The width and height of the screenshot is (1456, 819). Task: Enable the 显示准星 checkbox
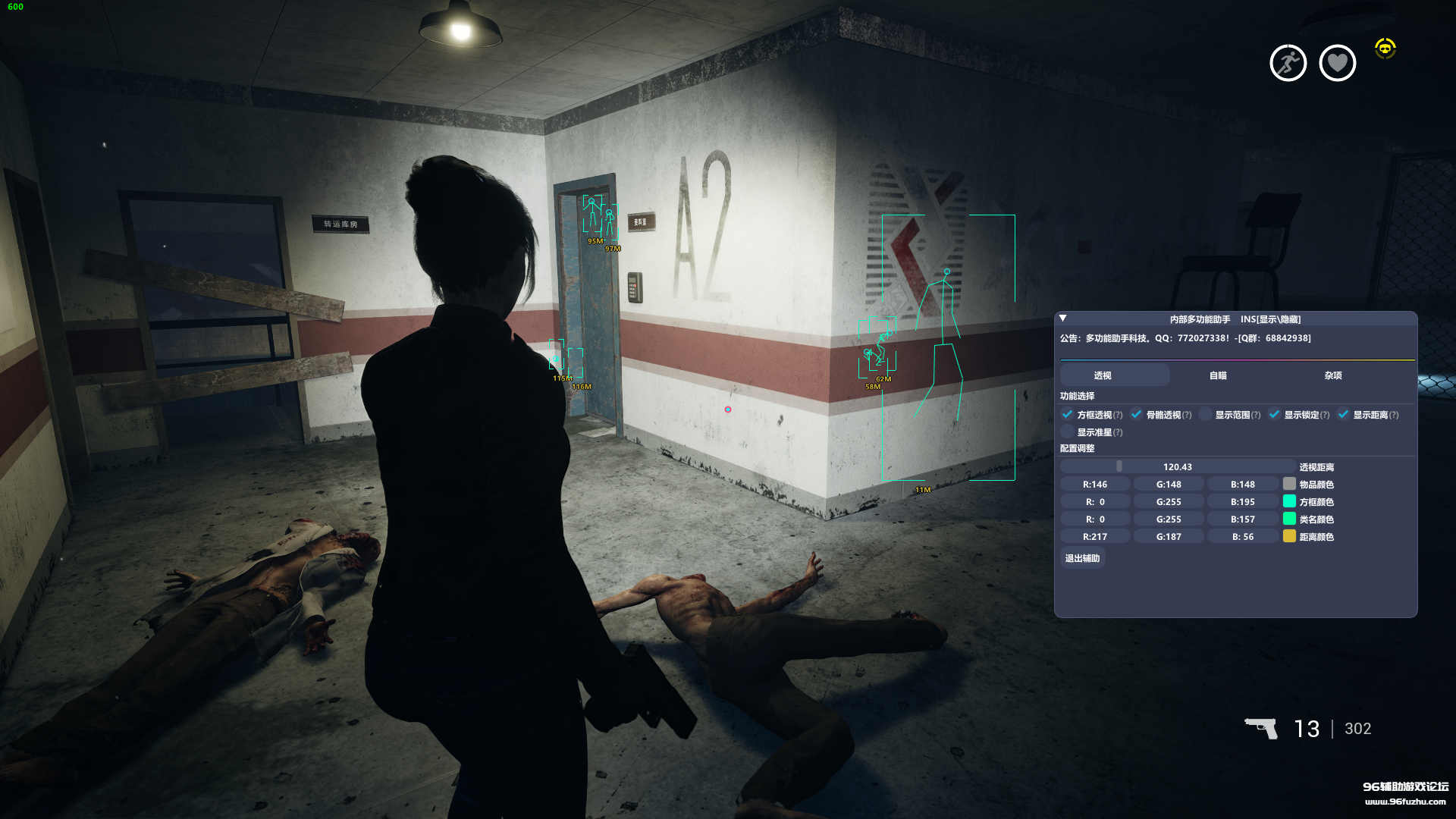click(1068, 432)
